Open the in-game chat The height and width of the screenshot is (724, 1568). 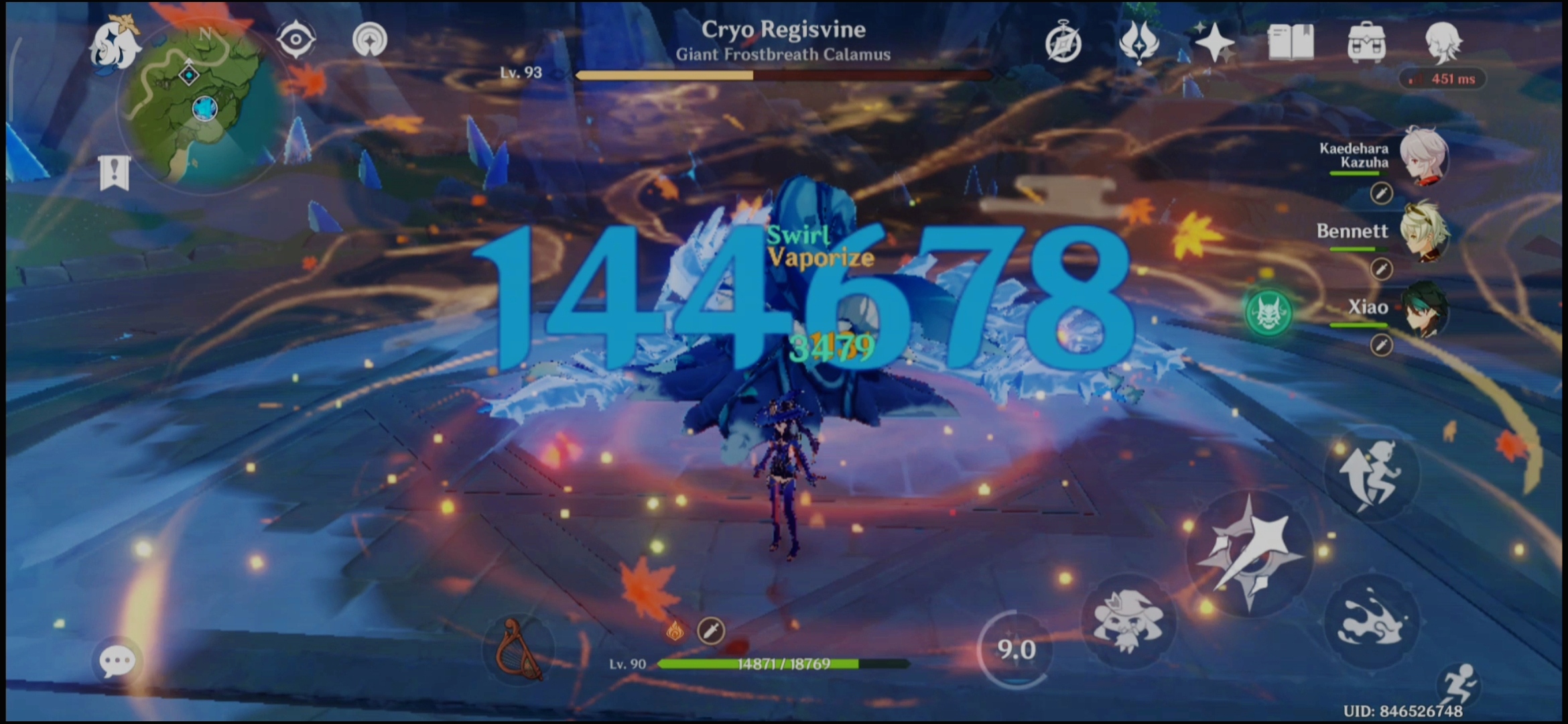(117, 660)
